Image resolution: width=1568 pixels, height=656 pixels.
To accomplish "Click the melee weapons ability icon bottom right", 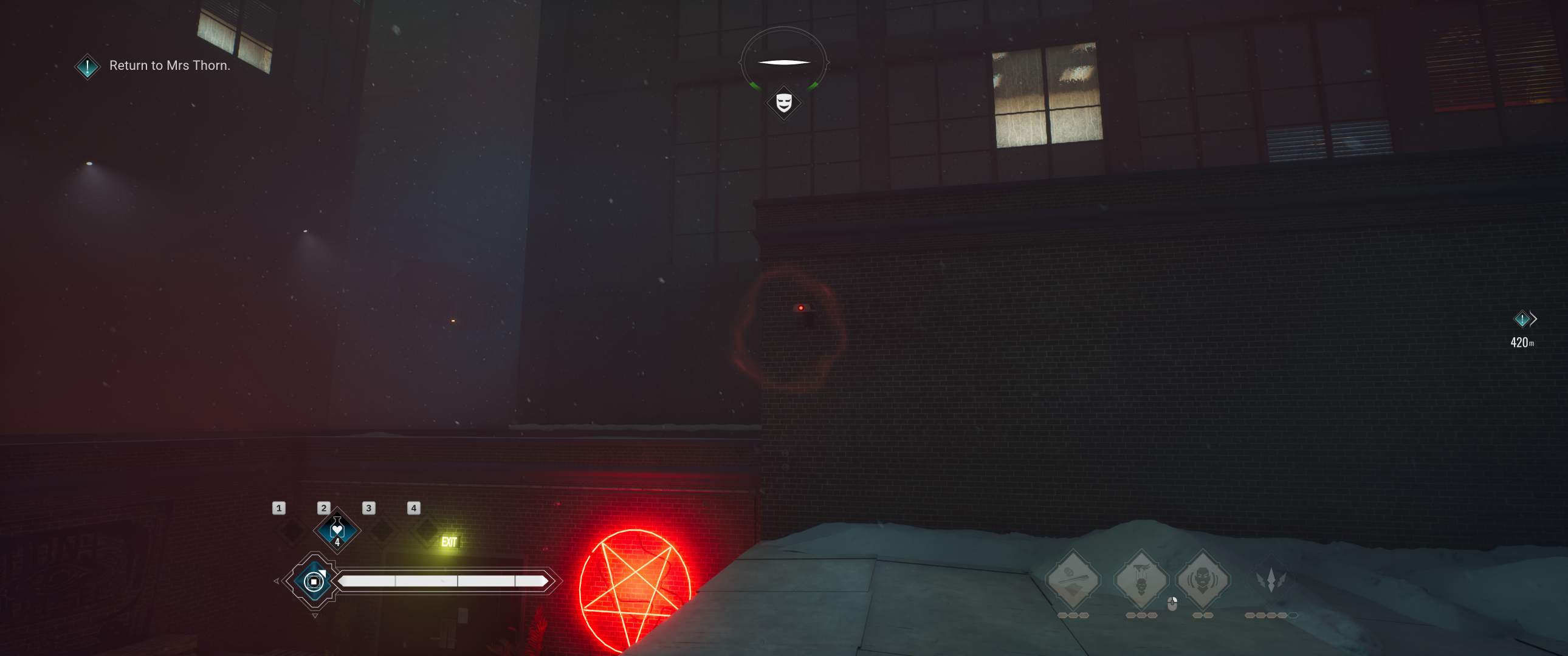I will click(1073, 578).
